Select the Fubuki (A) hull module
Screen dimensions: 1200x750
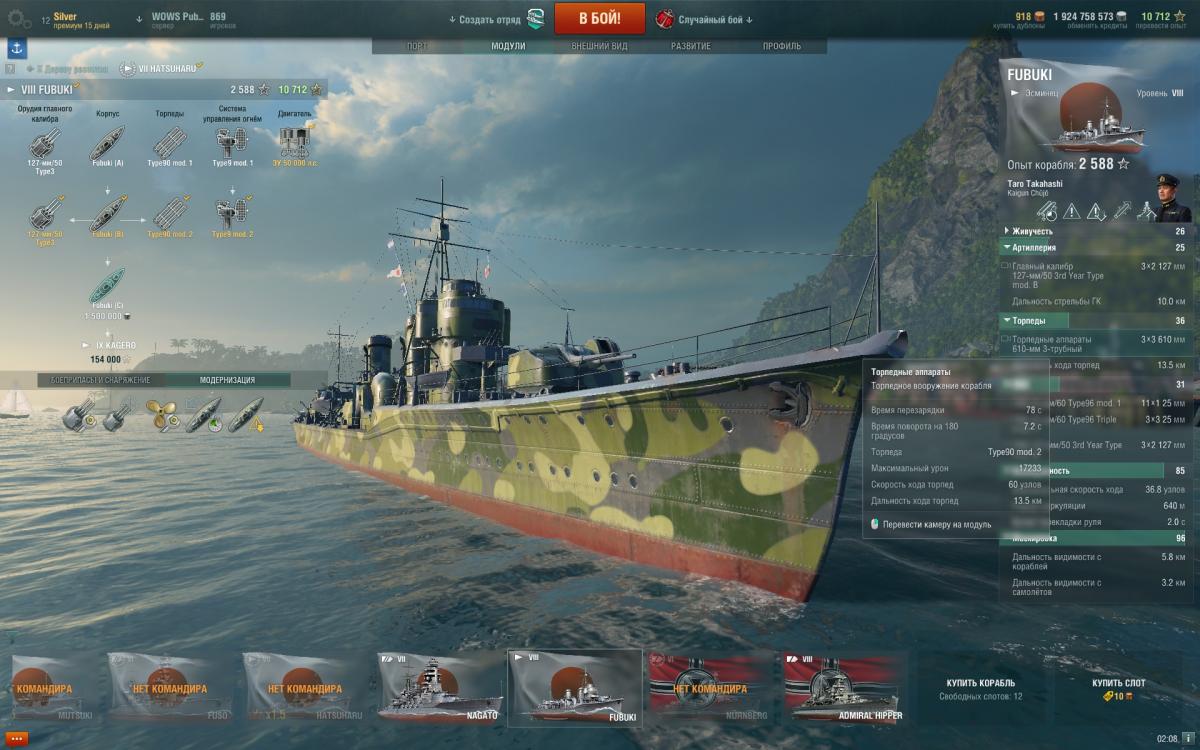(107, 147)
